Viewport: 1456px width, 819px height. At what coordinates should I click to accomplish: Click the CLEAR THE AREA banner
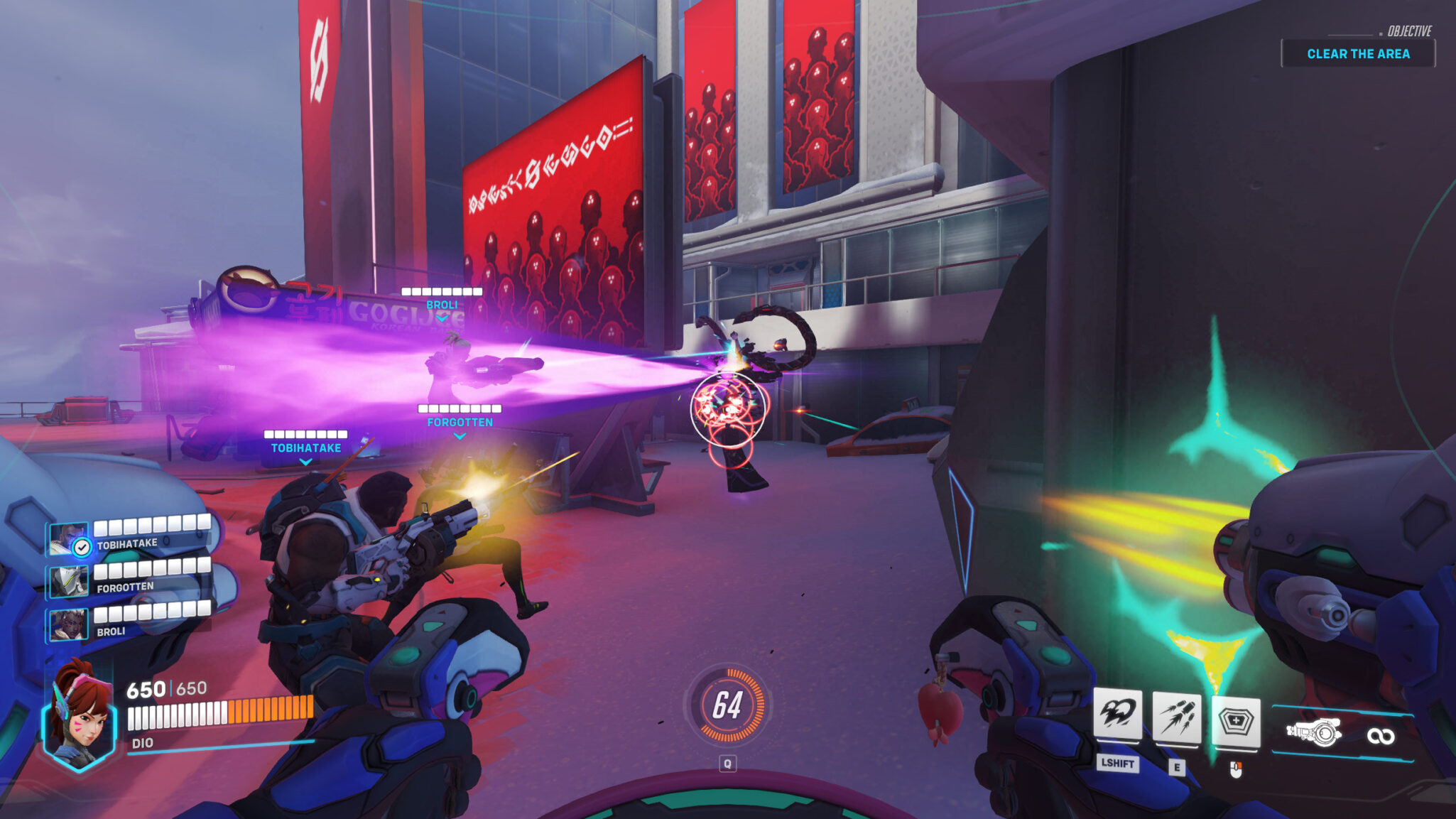point(1359,53)
